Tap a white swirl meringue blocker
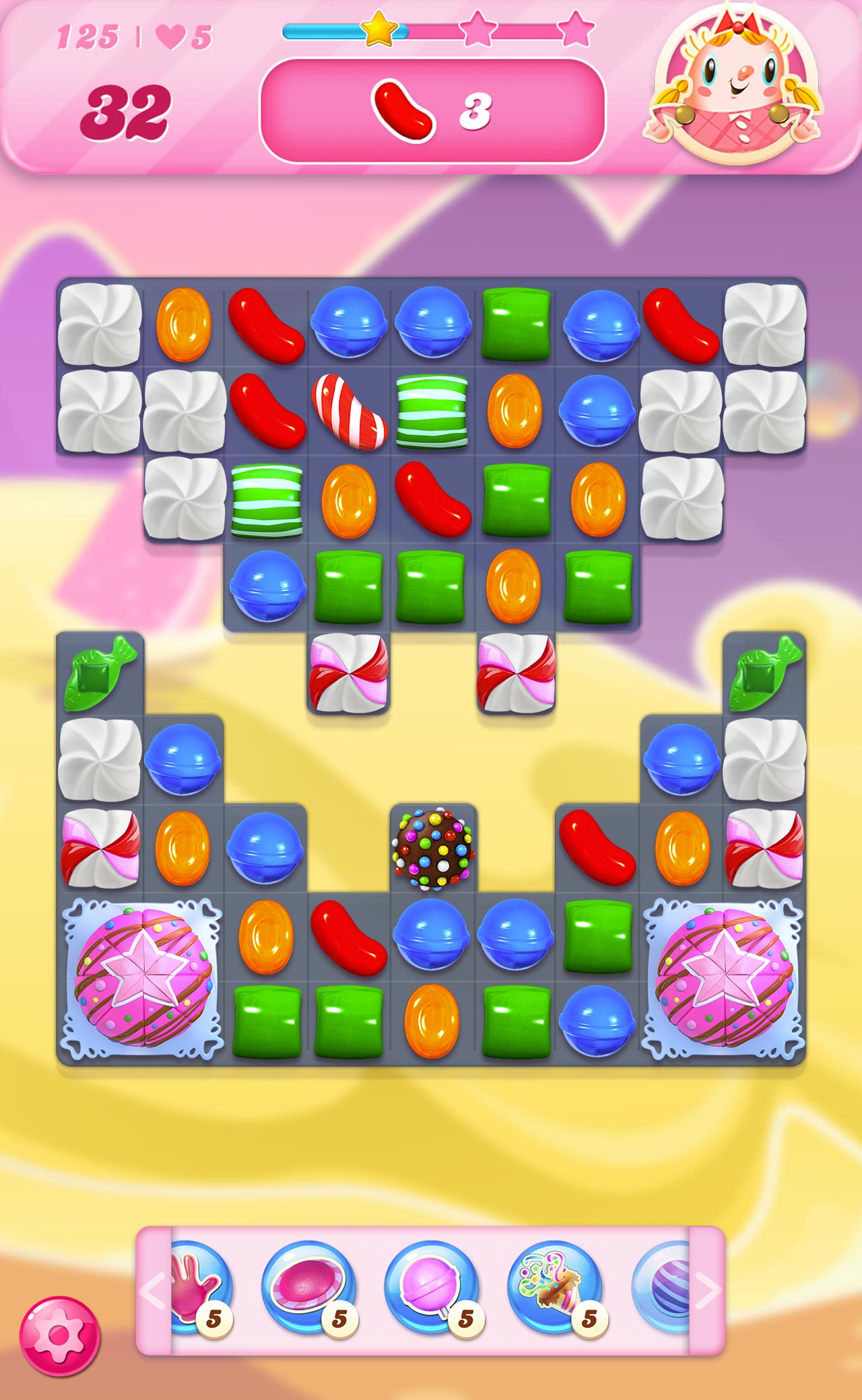 [x=101, y=326]
